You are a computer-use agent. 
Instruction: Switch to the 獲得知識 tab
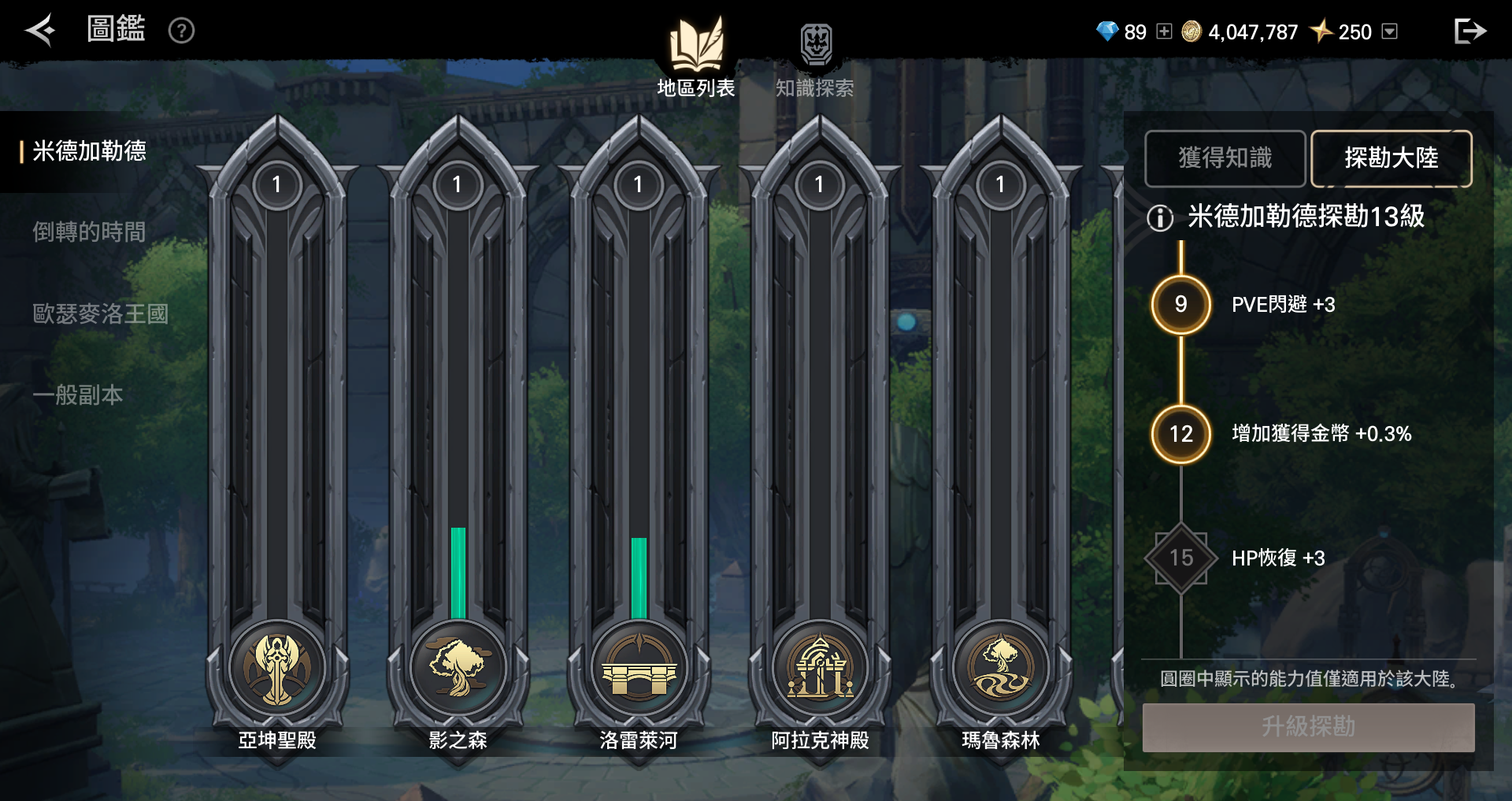(1225, 158)
